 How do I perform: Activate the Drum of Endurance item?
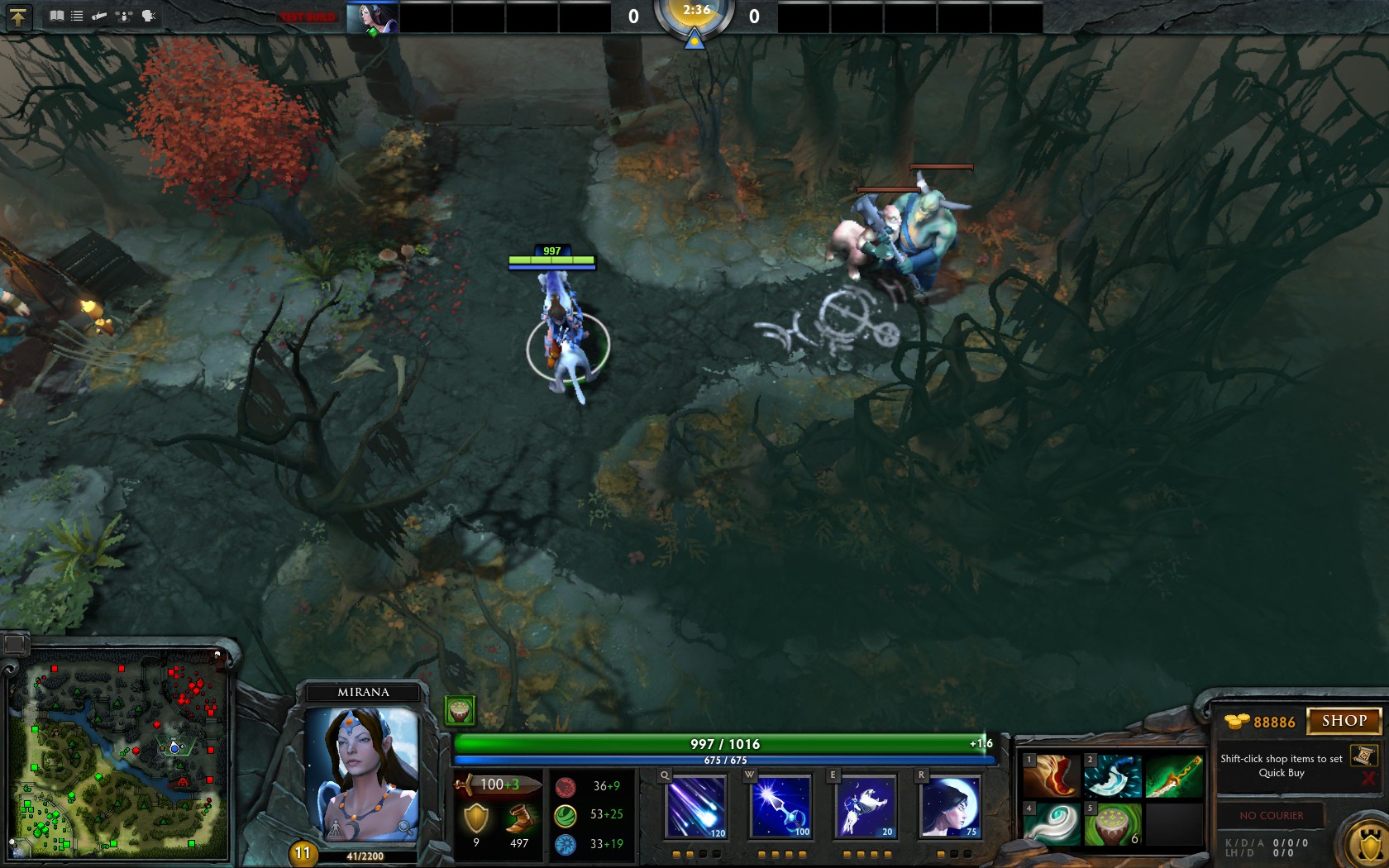click(1112, 823)
